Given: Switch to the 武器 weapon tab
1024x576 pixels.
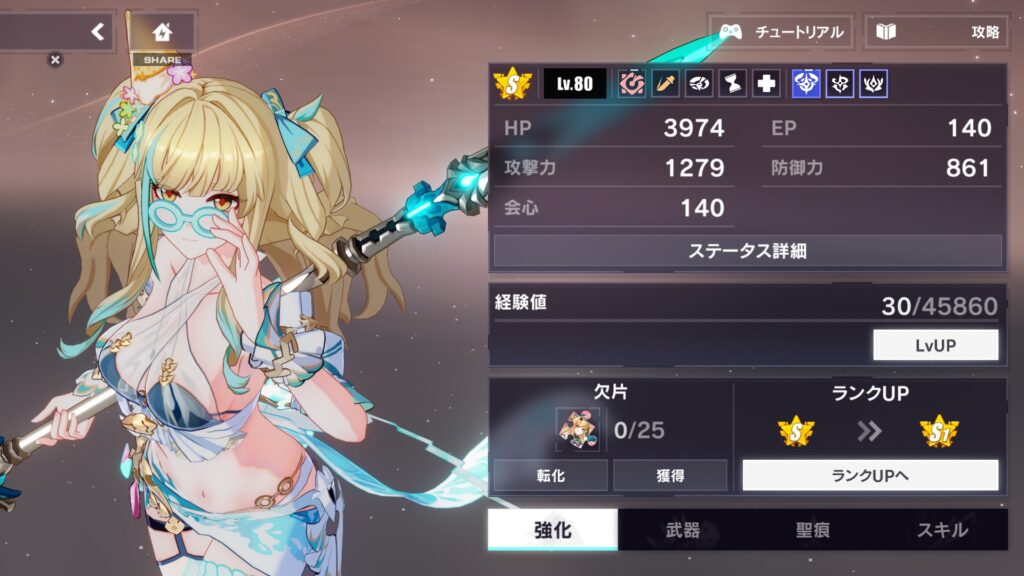Looking at the screenshot, I should pos(683,530).
